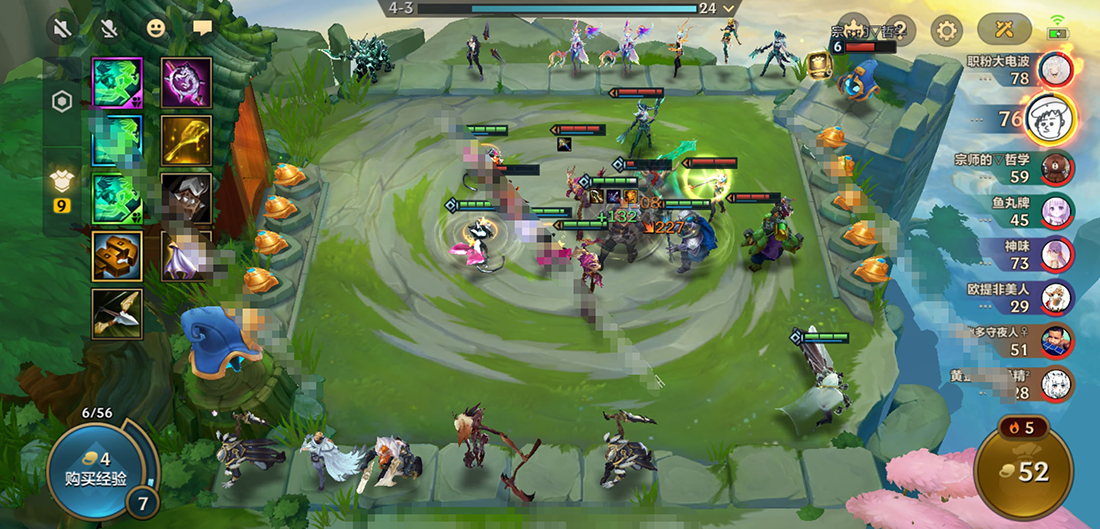Select the purple dragon orb item
Viewport: 1100px width, 529px height.
tap(187, 82)
